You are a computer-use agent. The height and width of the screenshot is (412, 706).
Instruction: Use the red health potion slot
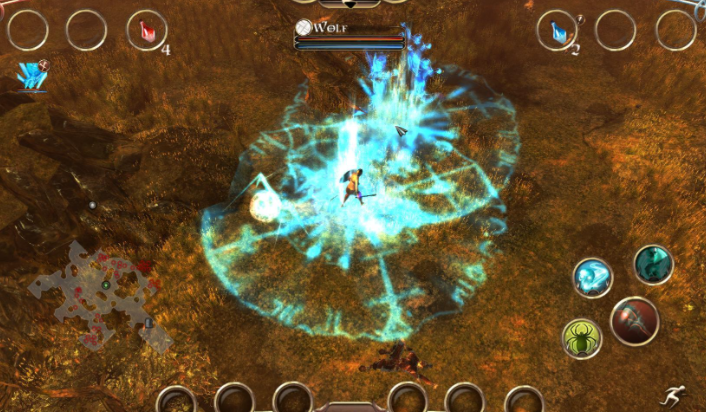point(147,30)
